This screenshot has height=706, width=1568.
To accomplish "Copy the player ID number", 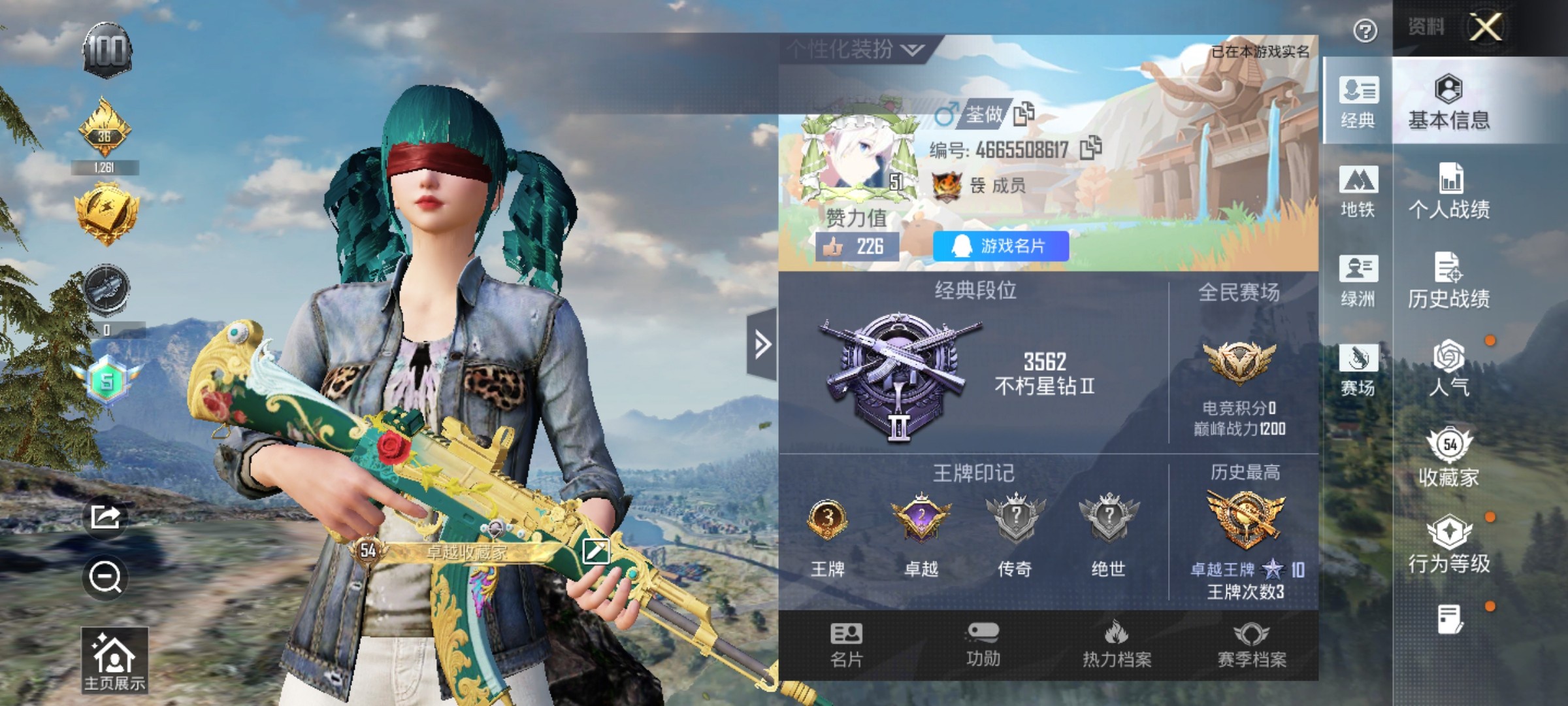I will pyautogui.click(x=1090, y=148).
